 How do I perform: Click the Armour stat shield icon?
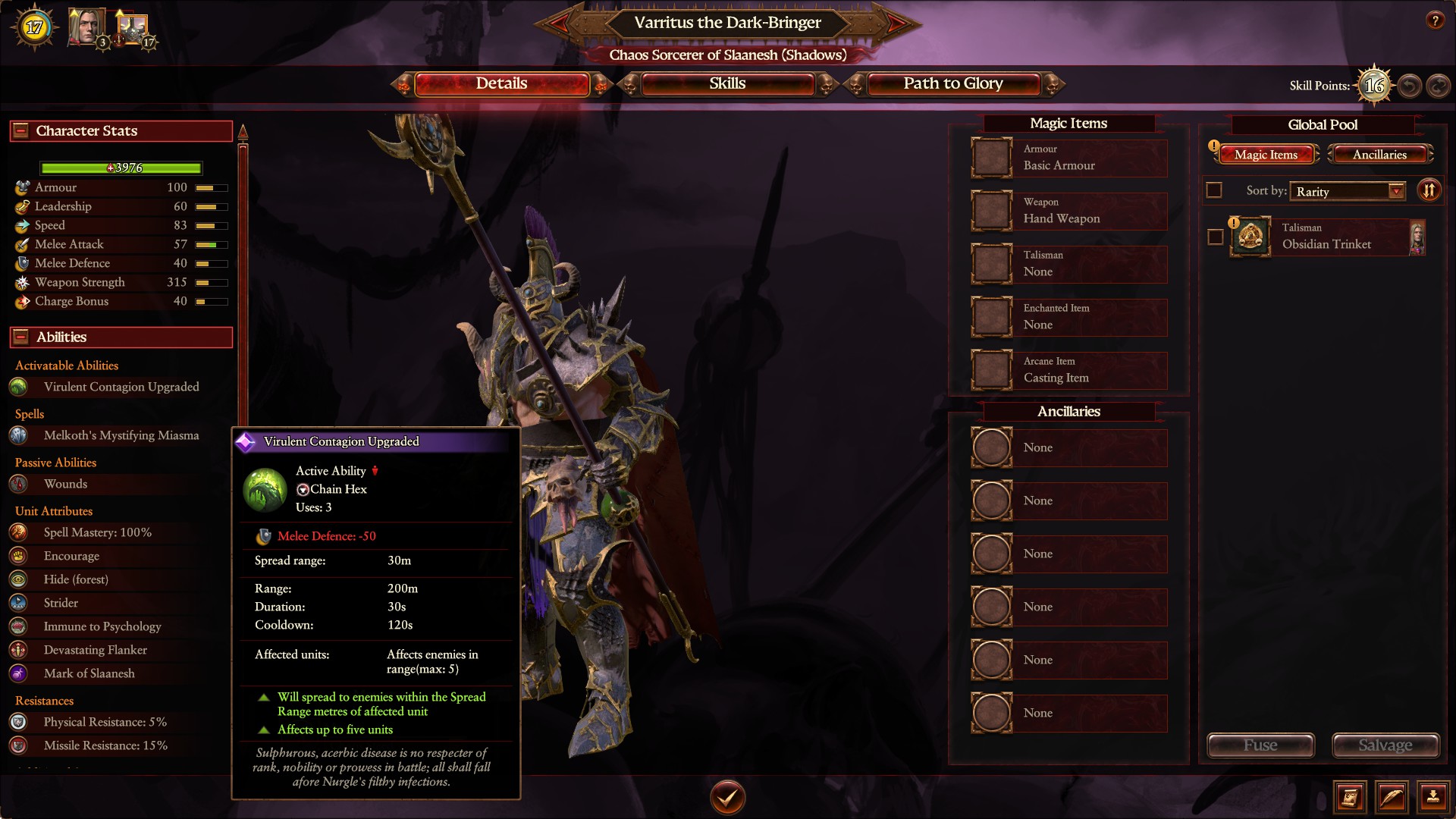[20, 187]
